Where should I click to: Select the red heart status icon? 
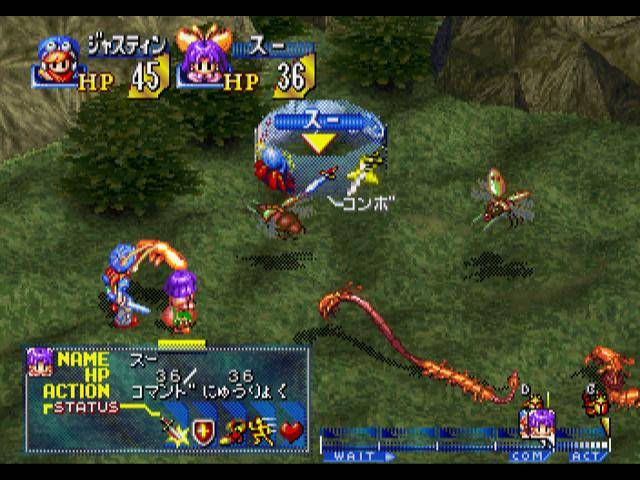(291, 431)
